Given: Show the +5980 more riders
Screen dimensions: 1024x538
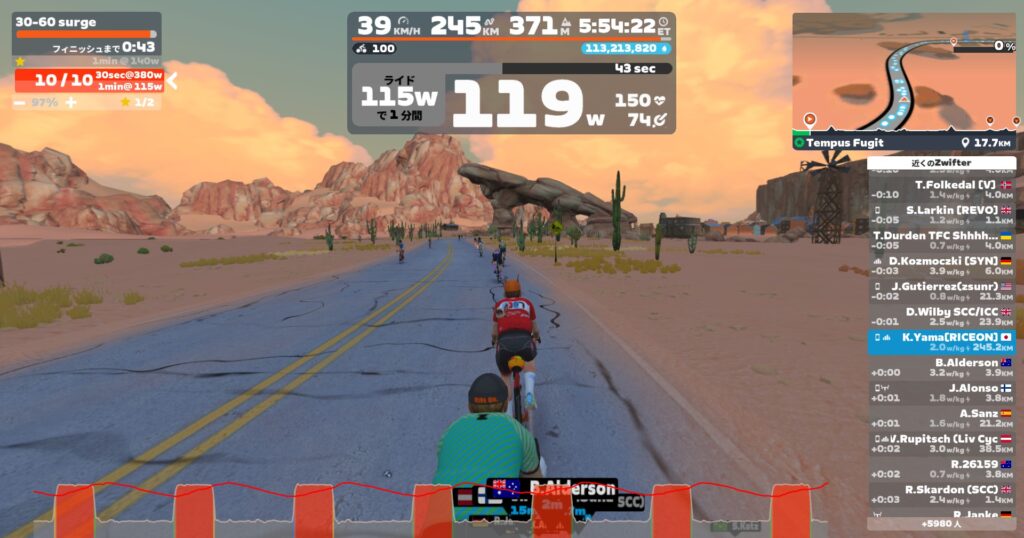Looking at the screenshot, I should coord(941,523).
